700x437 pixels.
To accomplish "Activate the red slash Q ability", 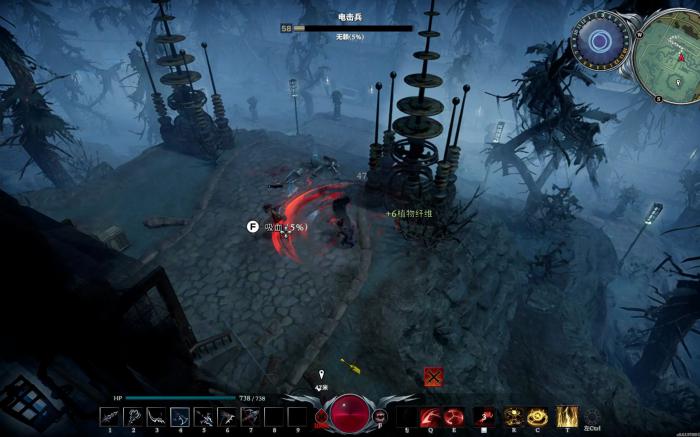I will coord(430,416).
